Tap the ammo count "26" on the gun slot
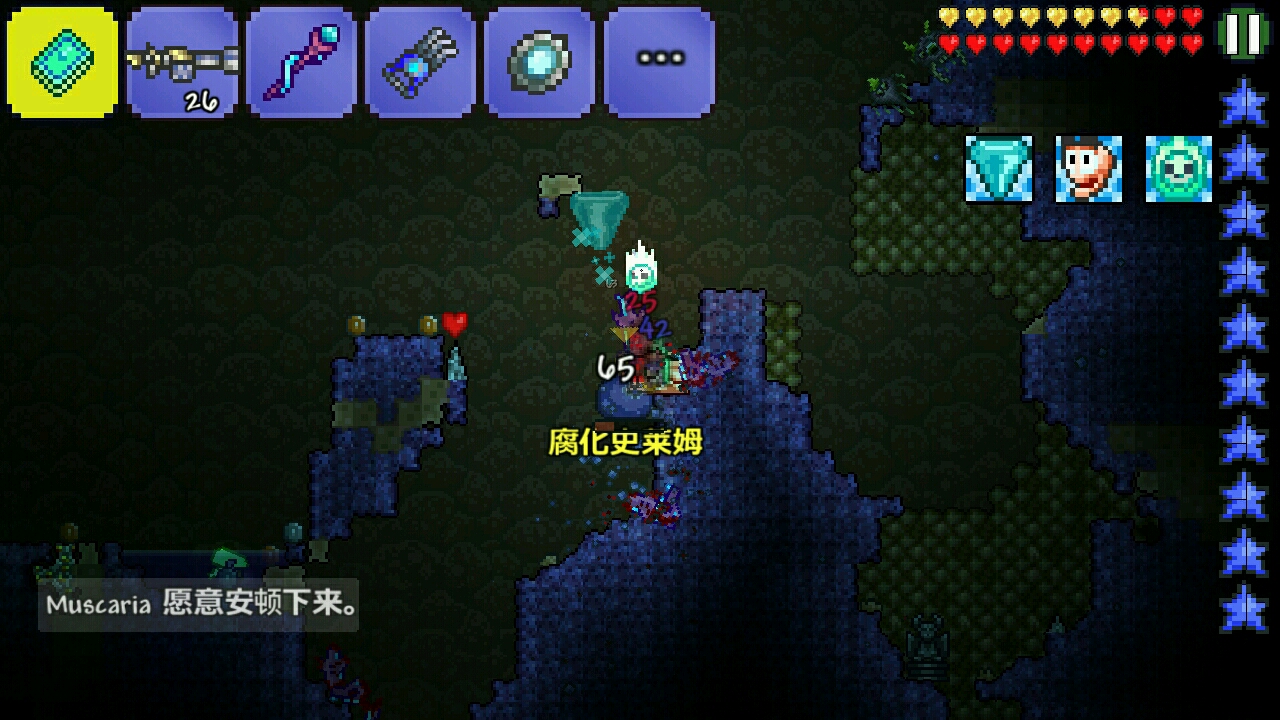 tap(200, 99)
